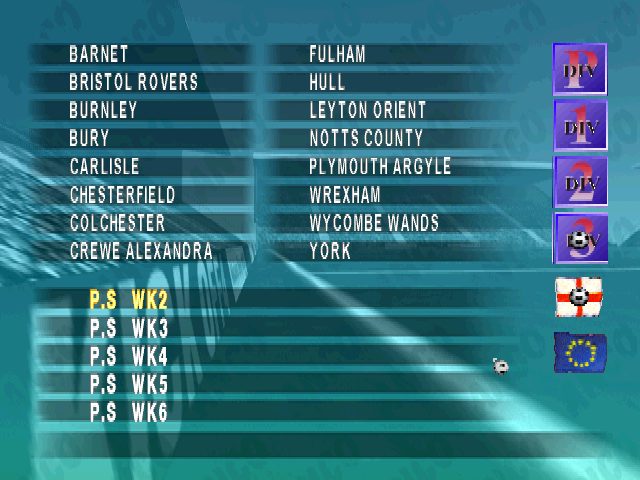Open the Premier Division icon
Viewport: 640px width, 480px height.
coord(580,69)
